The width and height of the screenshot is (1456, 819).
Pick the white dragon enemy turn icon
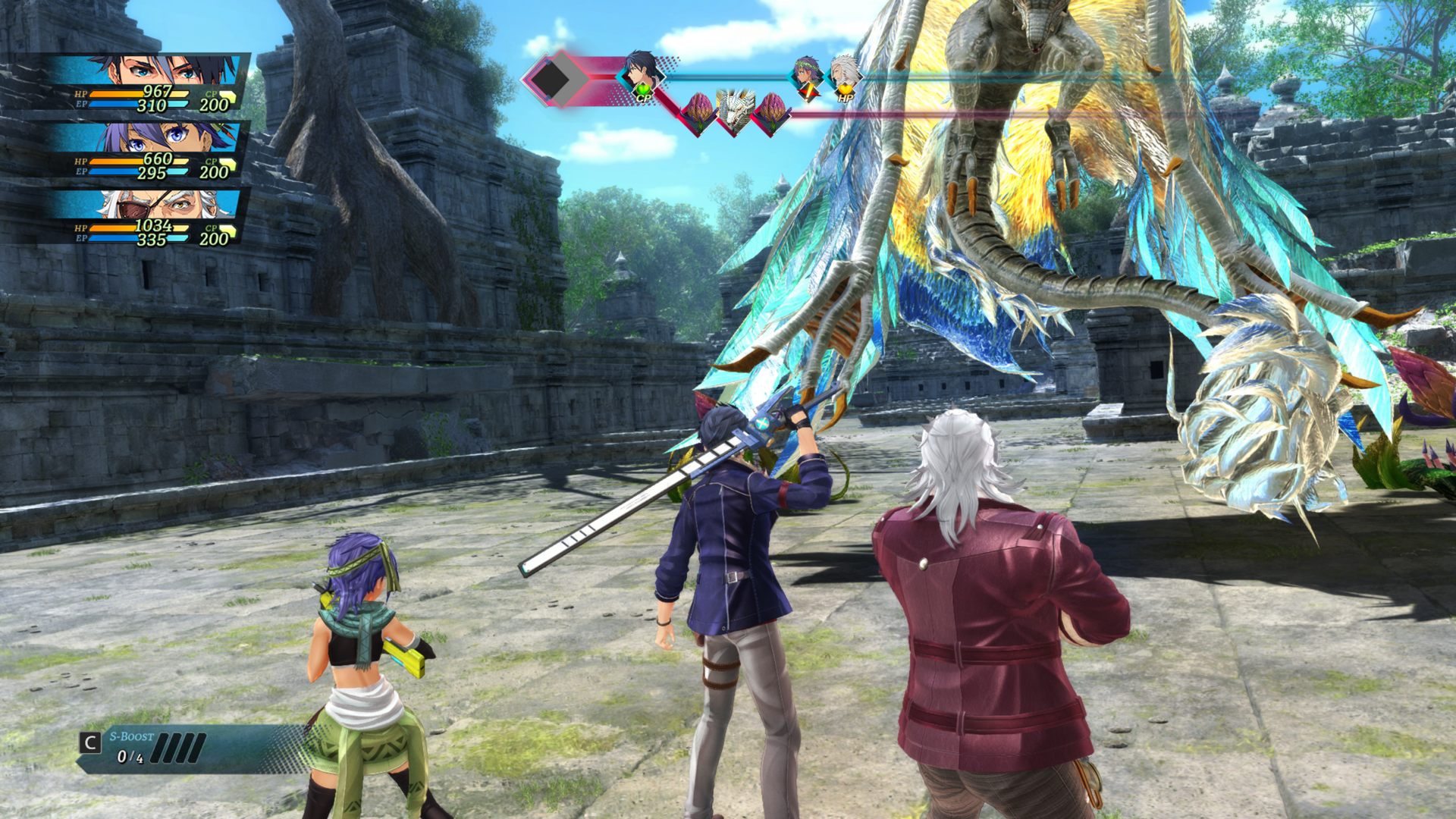734,112
